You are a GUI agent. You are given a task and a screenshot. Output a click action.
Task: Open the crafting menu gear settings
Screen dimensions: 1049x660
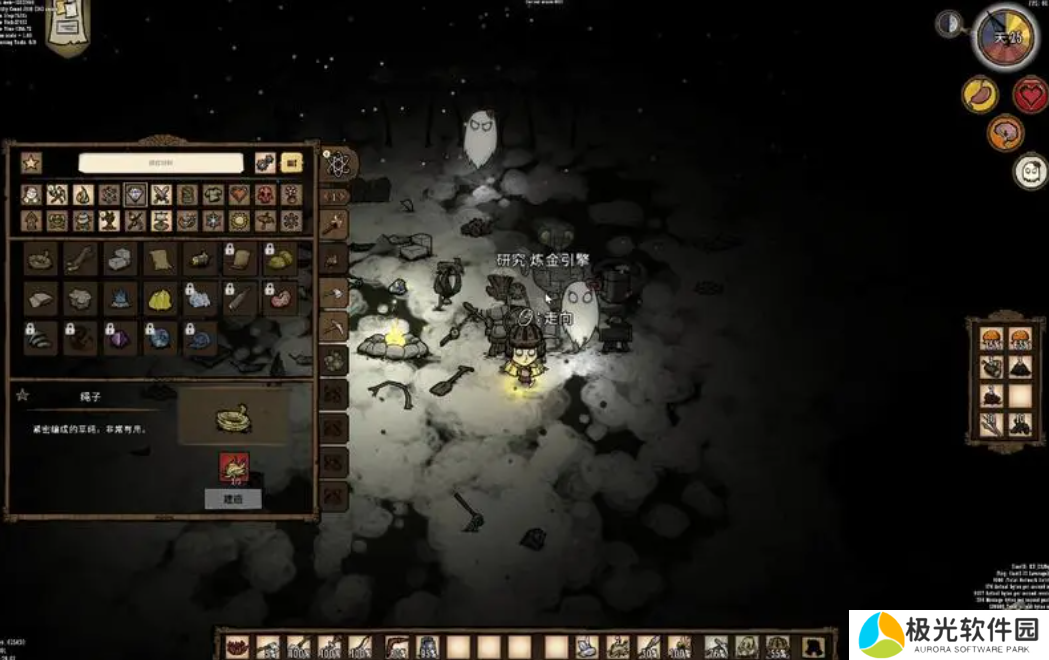pos(265,163)
